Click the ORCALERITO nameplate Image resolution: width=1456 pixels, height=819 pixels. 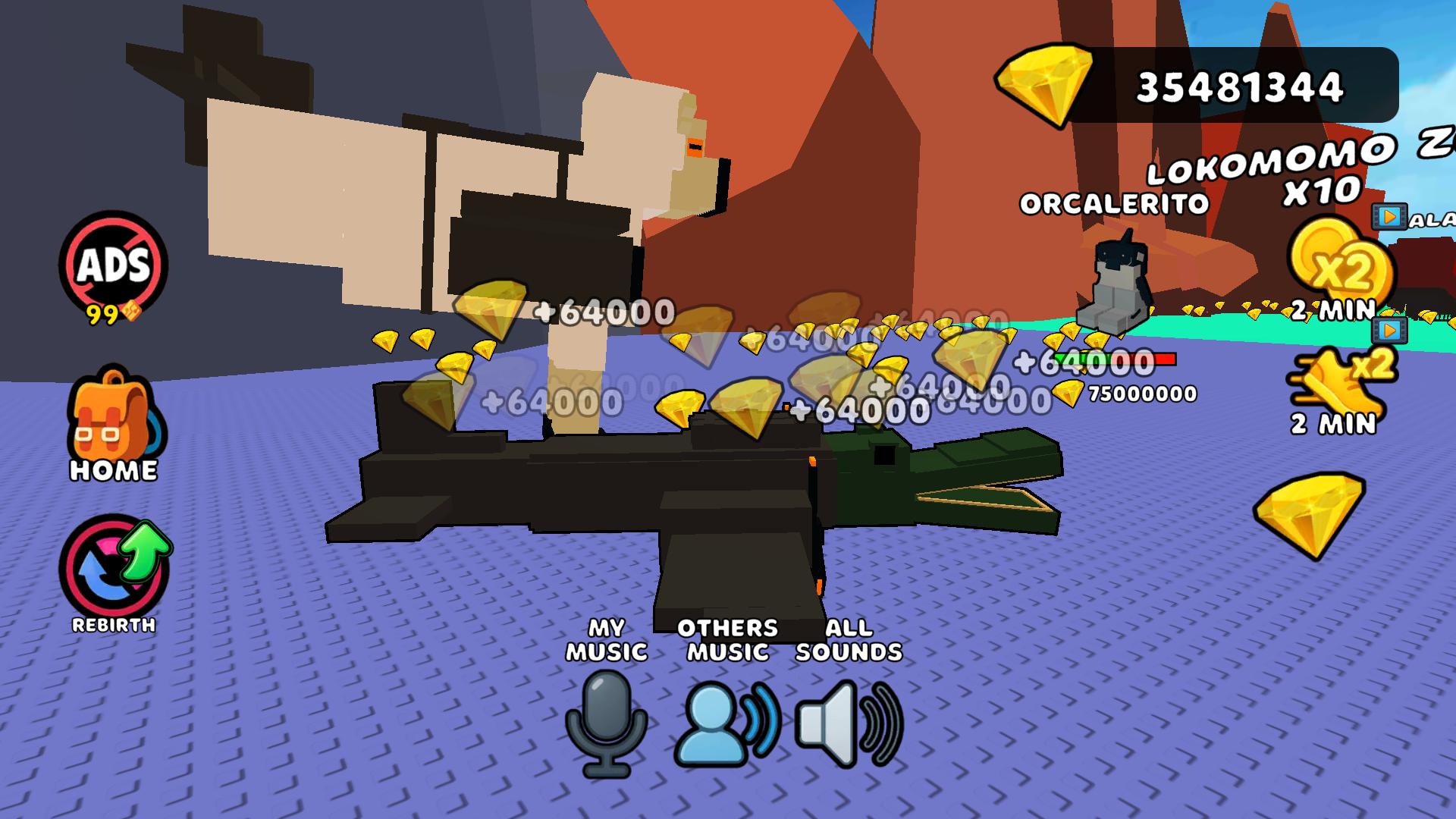click(x=1114, y=203)
